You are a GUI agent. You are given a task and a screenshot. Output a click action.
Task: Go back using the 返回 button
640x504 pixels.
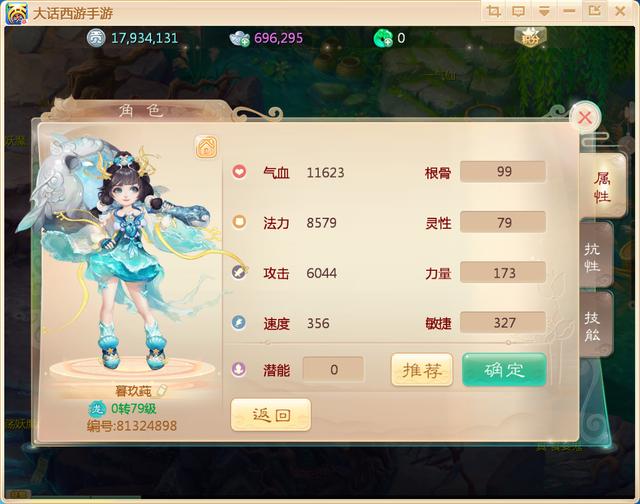[x=270, y=415]
